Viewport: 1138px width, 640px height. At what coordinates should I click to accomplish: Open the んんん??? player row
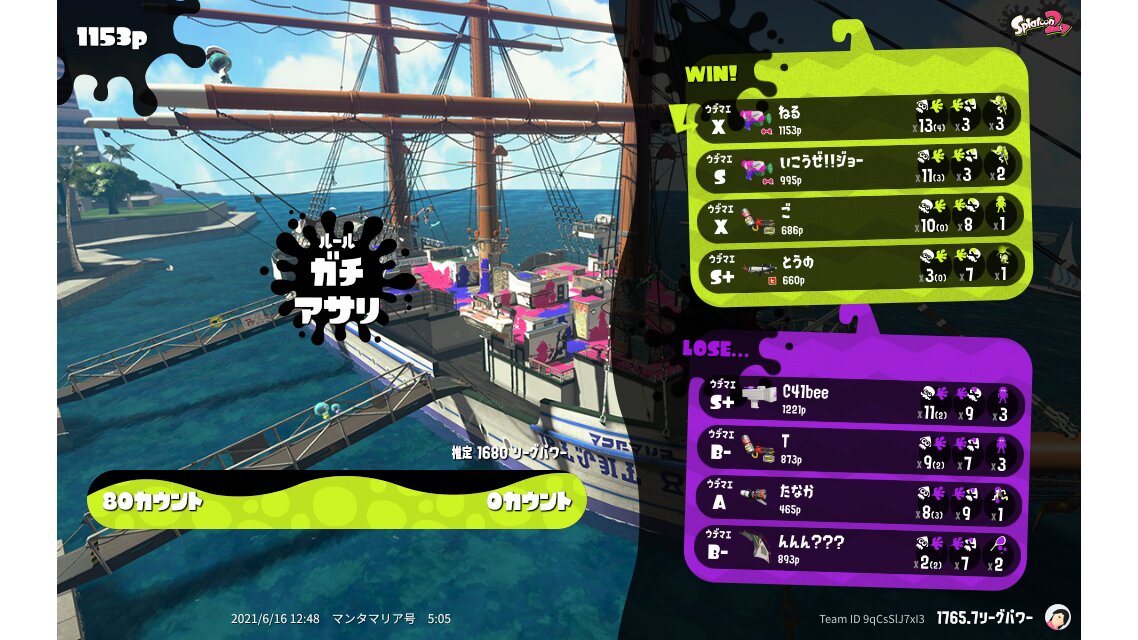858,549
